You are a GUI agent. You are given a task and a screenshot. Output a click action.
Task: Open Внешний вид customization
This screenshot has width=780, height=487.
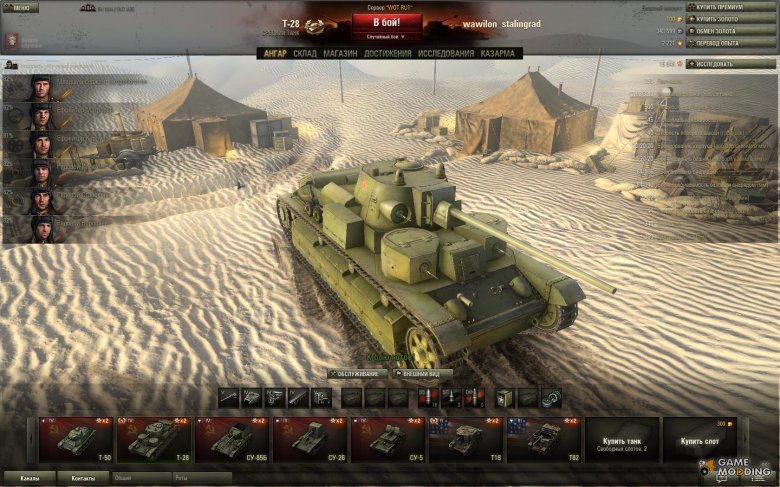tap(424, 374)
